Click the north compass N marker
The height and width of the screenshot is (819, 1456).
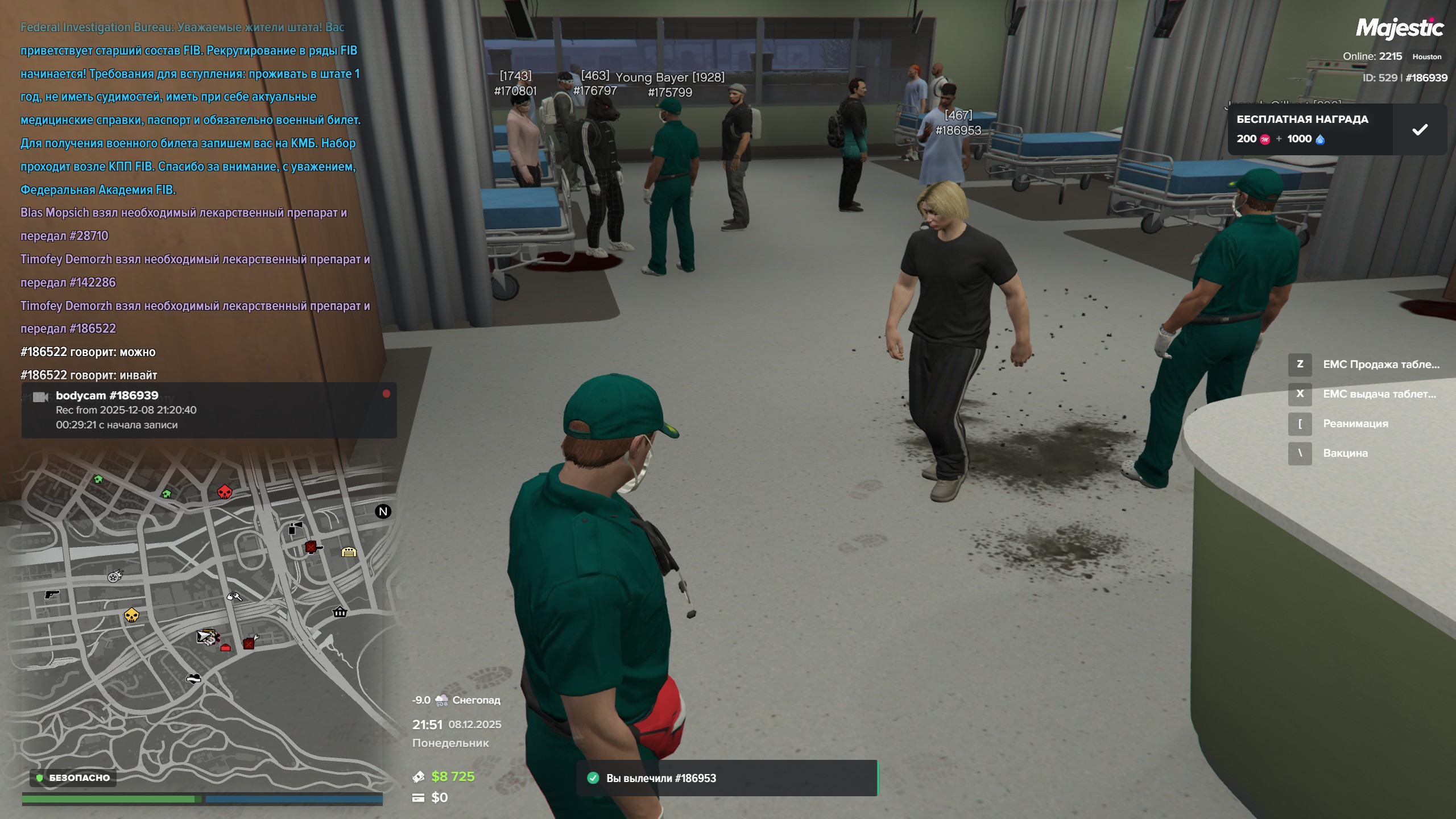[383, 511]
